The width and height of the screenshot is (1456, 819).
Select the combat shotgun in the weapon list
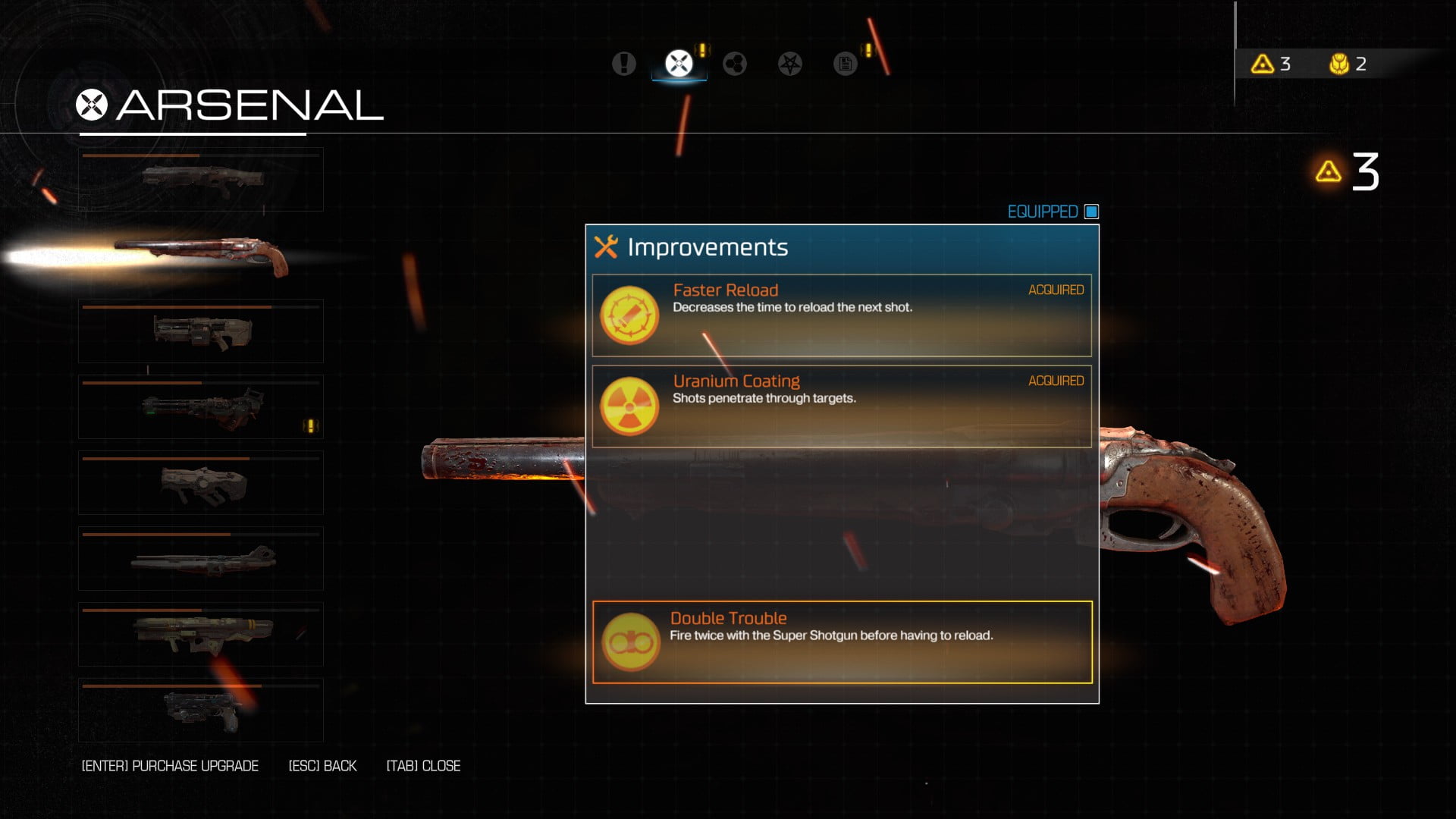coord(201,180)
